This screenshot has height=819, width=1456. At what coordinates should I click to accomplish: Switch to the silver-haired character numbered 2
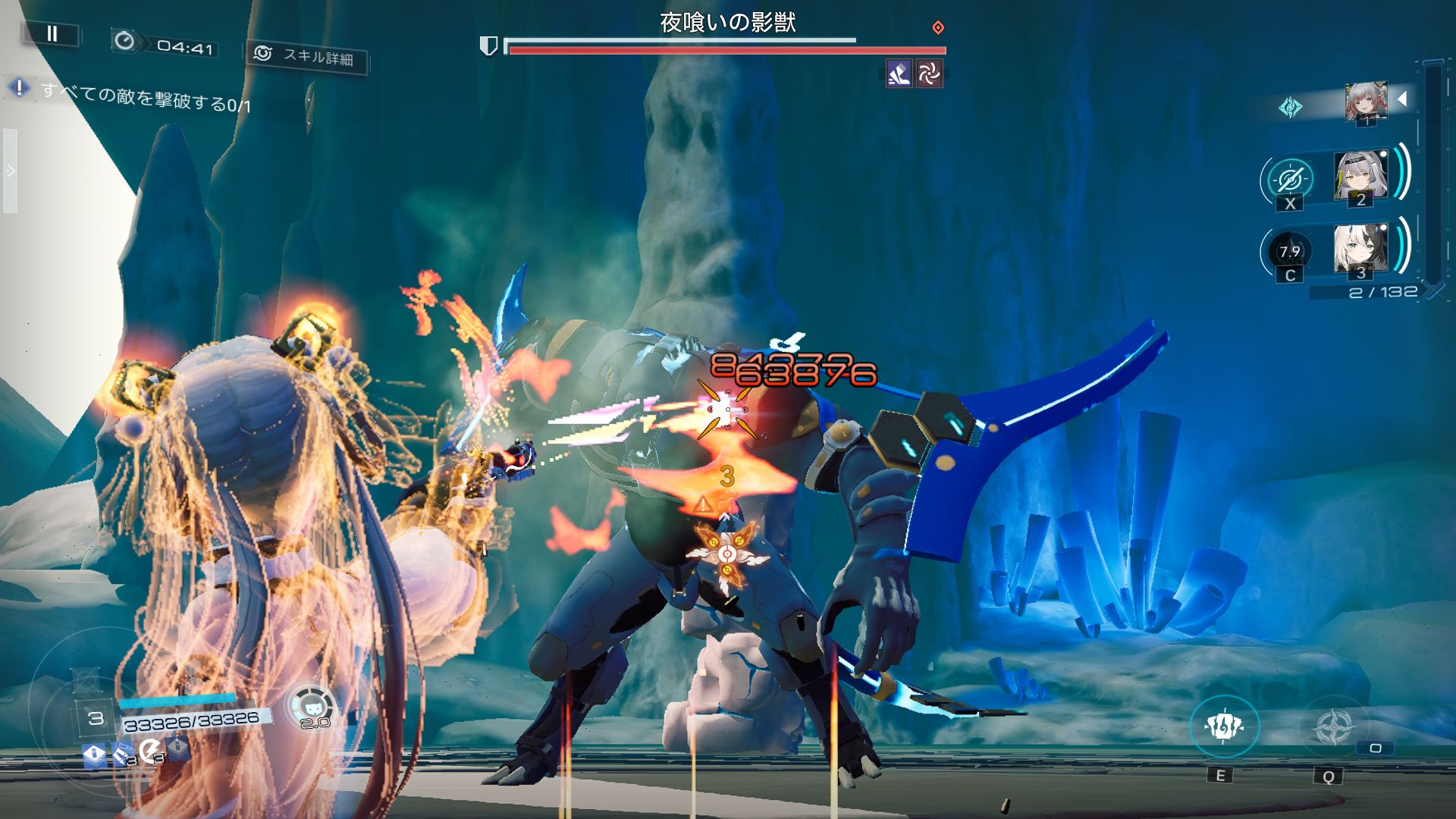tap(1360, 177)
